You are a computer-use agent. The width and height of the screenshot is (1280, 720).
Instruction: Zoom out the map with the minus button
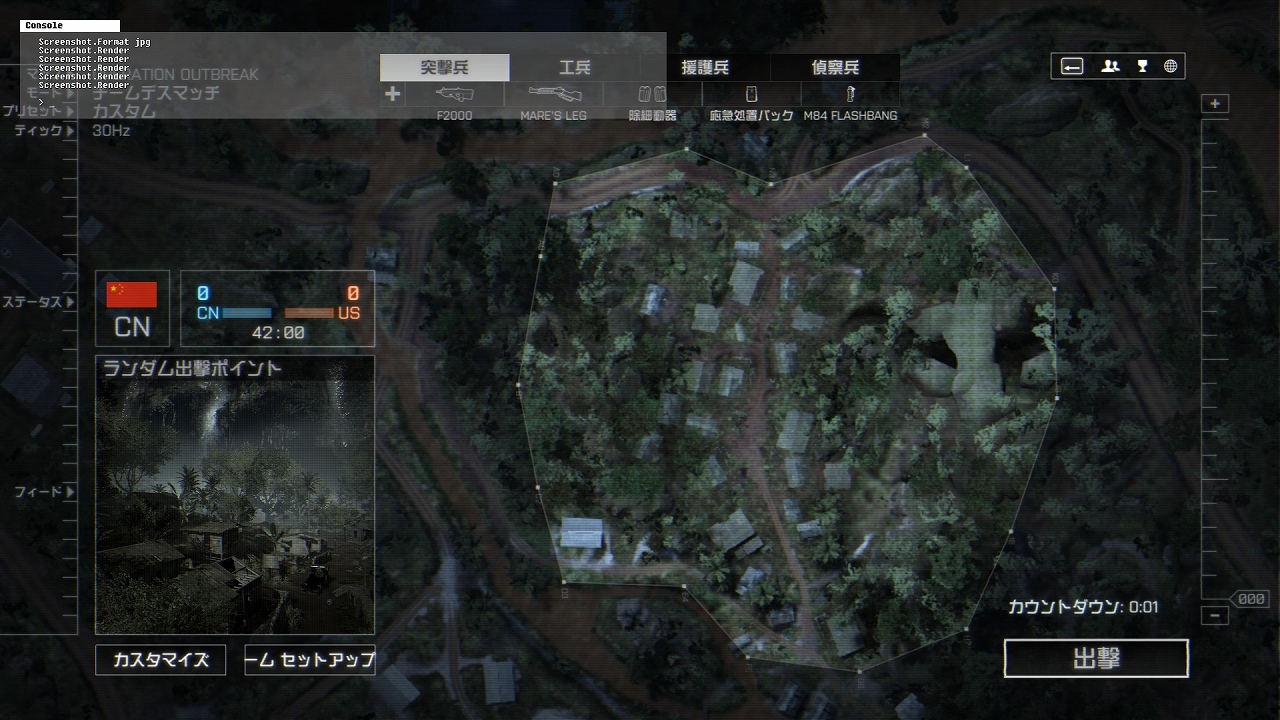tap(1215, 616)
